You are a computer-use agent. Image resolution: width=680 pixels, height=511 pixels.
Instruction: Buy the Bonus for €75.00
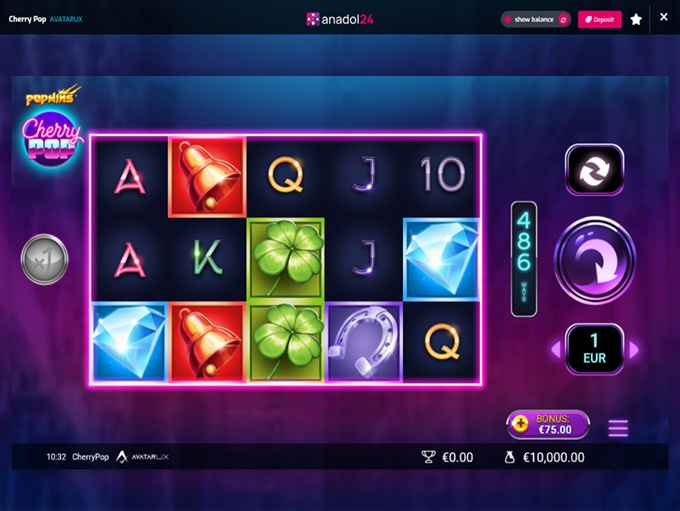tap(547, 424)
